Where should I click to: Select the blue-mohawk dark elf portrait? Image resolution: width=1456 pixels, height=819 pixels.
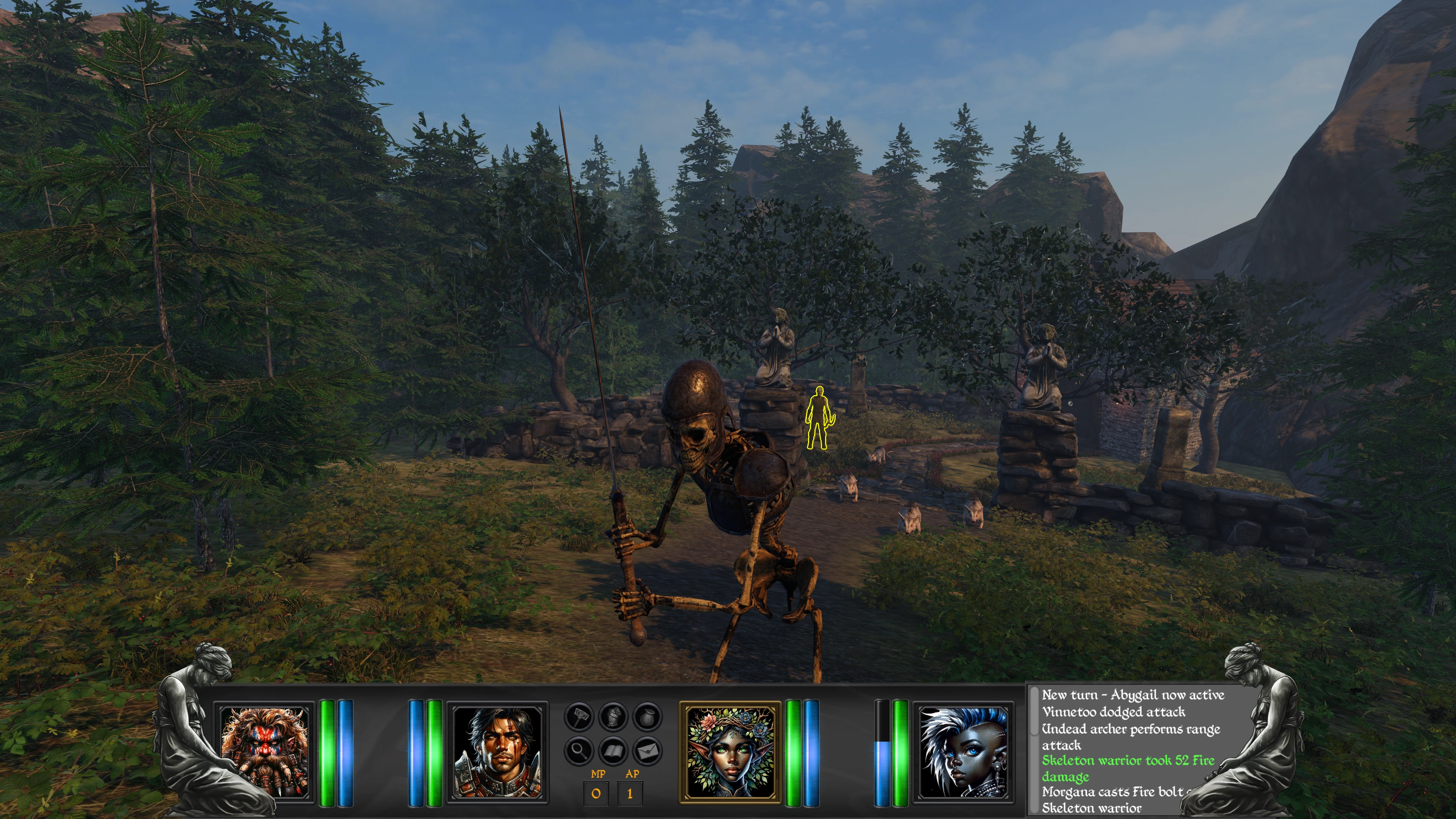point(963,752)
